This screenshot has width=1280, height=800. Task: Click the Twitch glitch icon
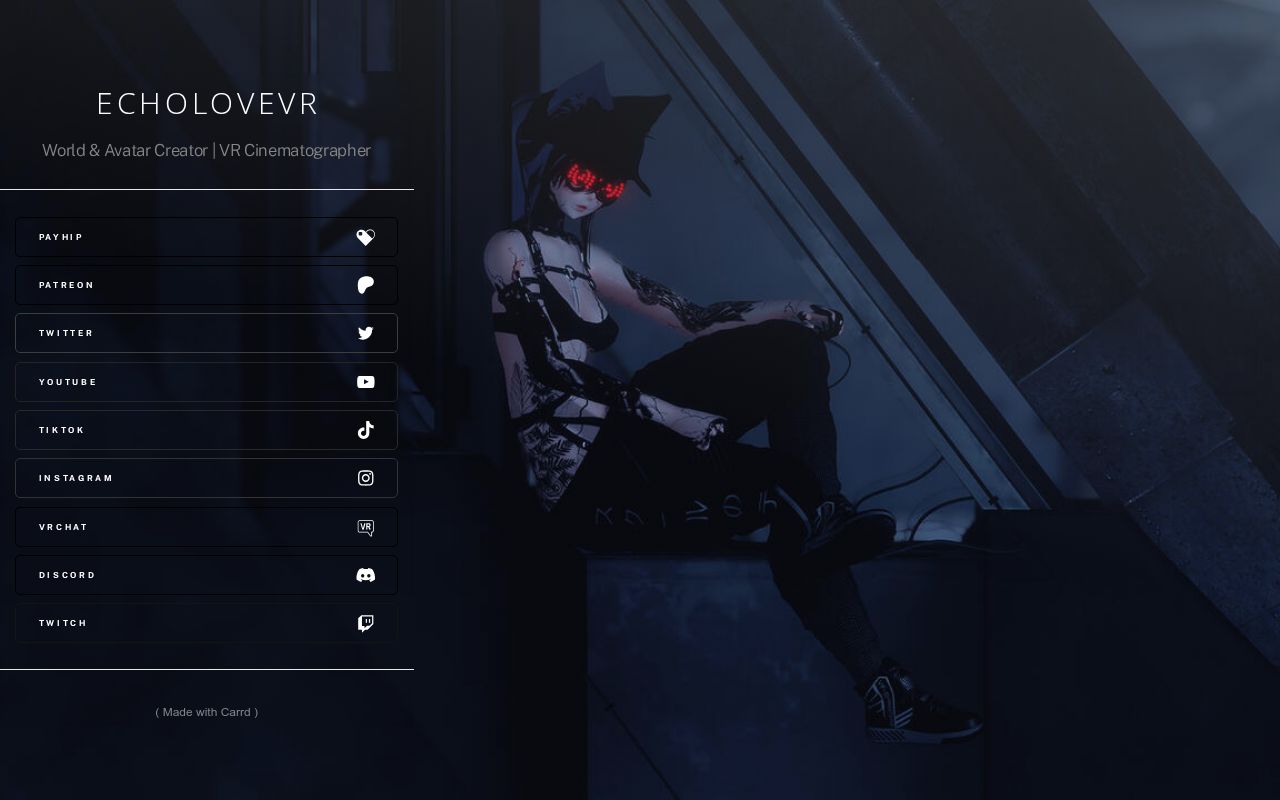click(365, 623)
